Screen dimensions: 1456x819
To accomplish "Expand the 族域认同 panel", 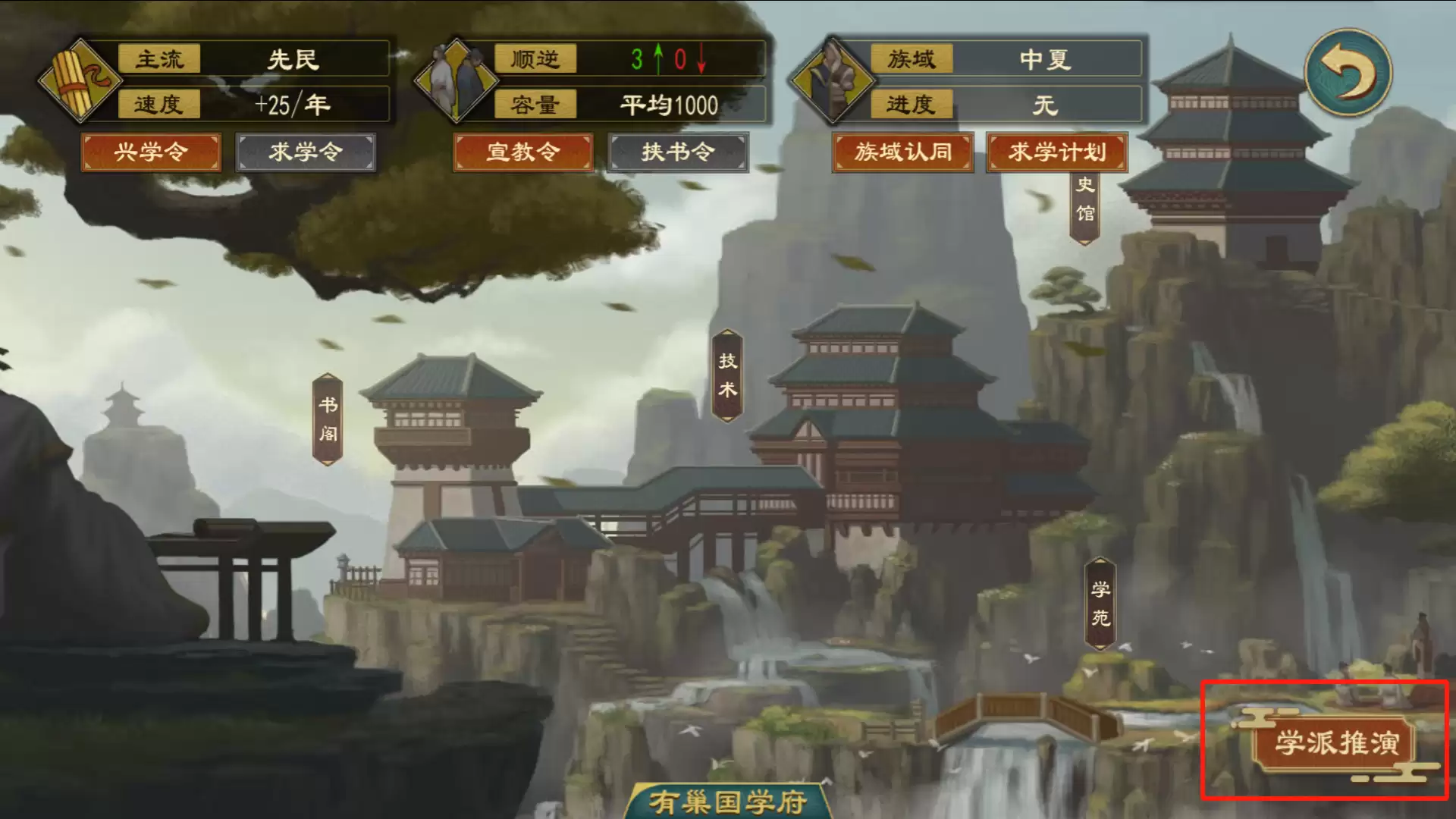I will point(902,152).
